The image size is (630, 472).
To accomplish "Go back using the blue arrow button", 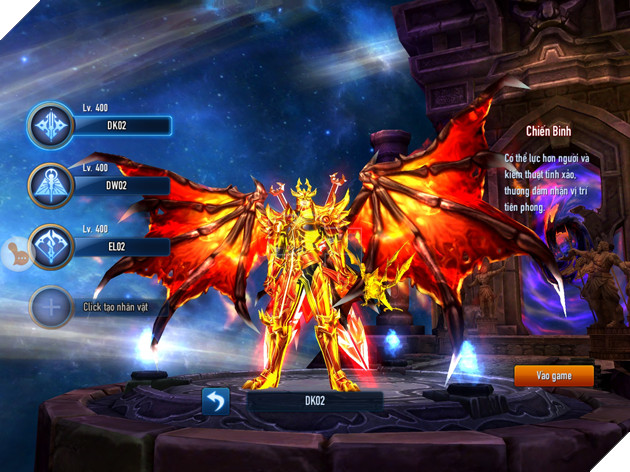I will pos(216,401).
